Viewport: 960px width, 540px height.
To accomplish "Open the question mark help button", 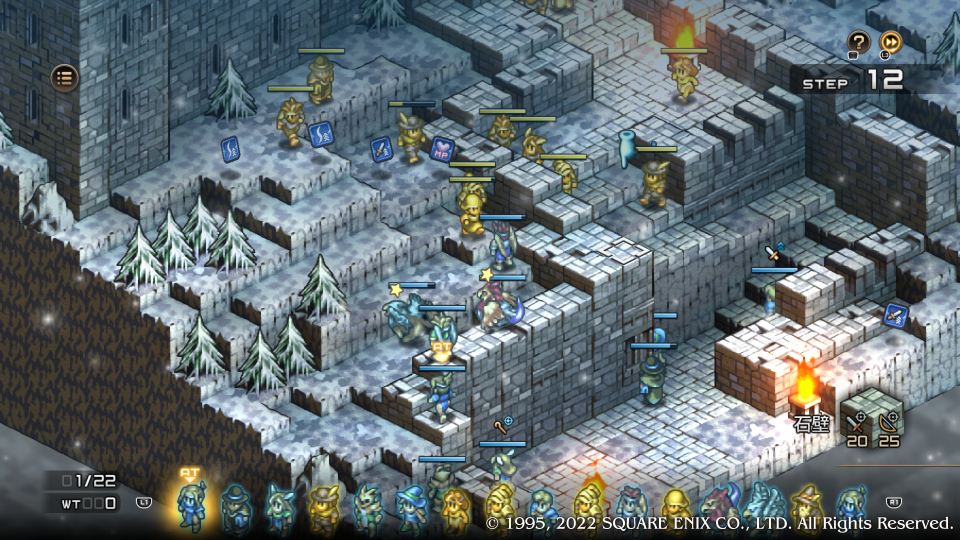I will 858,42.
